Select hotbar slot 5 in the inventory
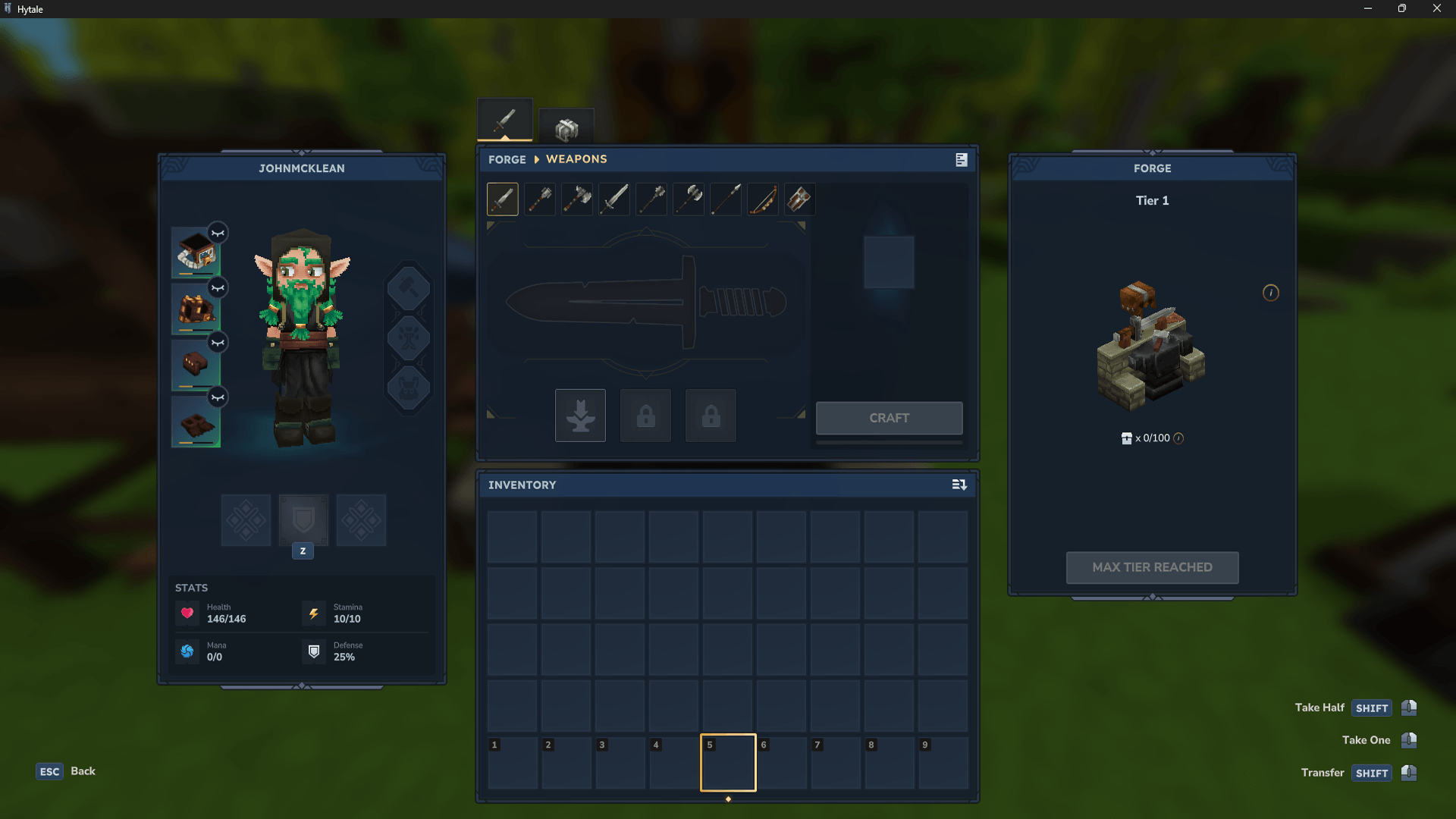The image size is (1456, 819). (727, 762)
